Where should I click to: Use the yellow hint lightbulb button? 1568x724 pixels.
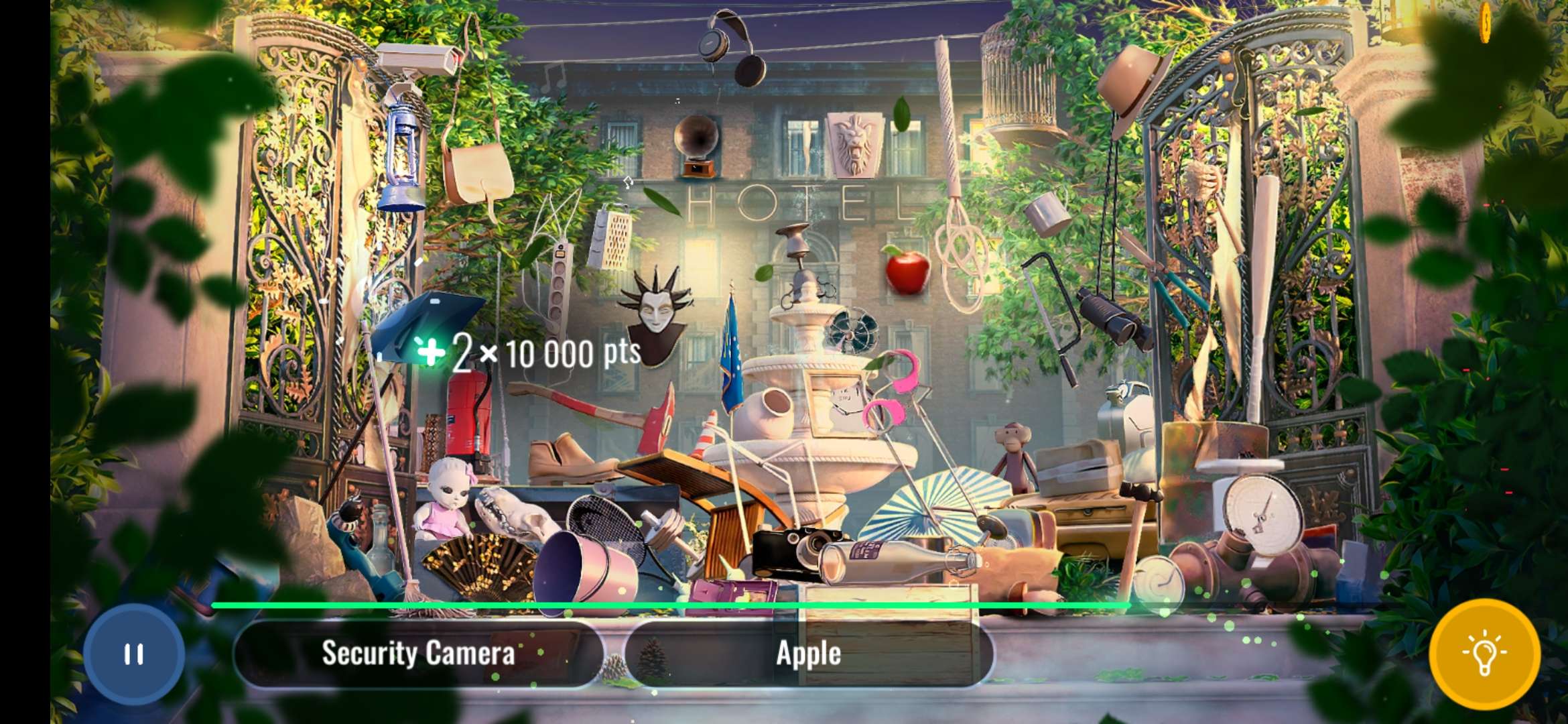tap(1484, 654)
